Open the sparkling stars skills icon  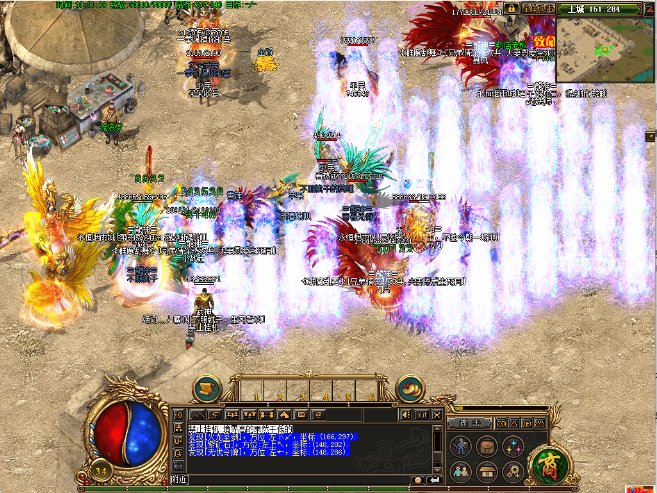coord(512,446)
